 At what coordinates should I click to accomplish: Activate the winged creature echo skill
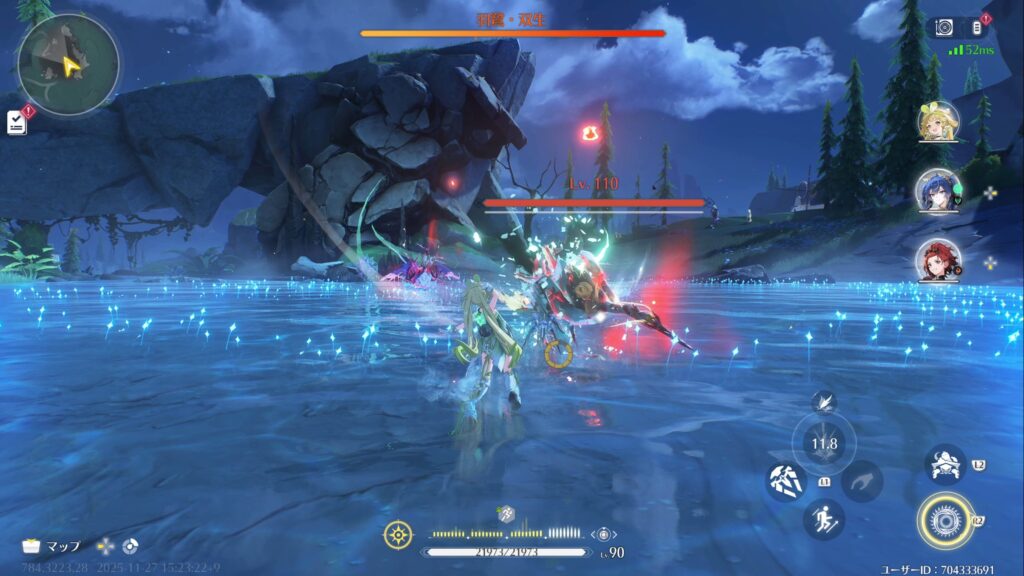(x=944, y=465)
